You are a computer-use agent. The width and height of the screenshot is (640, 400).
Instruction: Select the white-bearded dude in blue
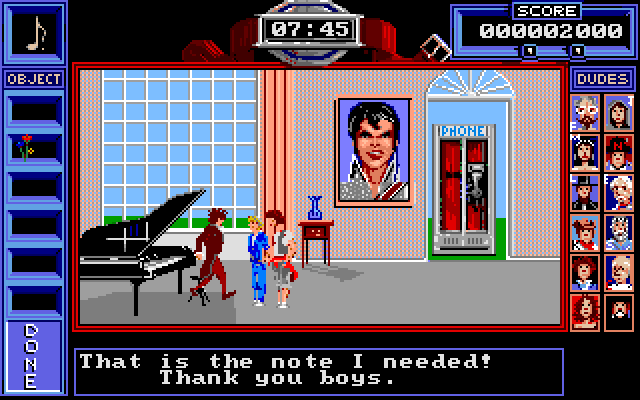tap(617, 231)
